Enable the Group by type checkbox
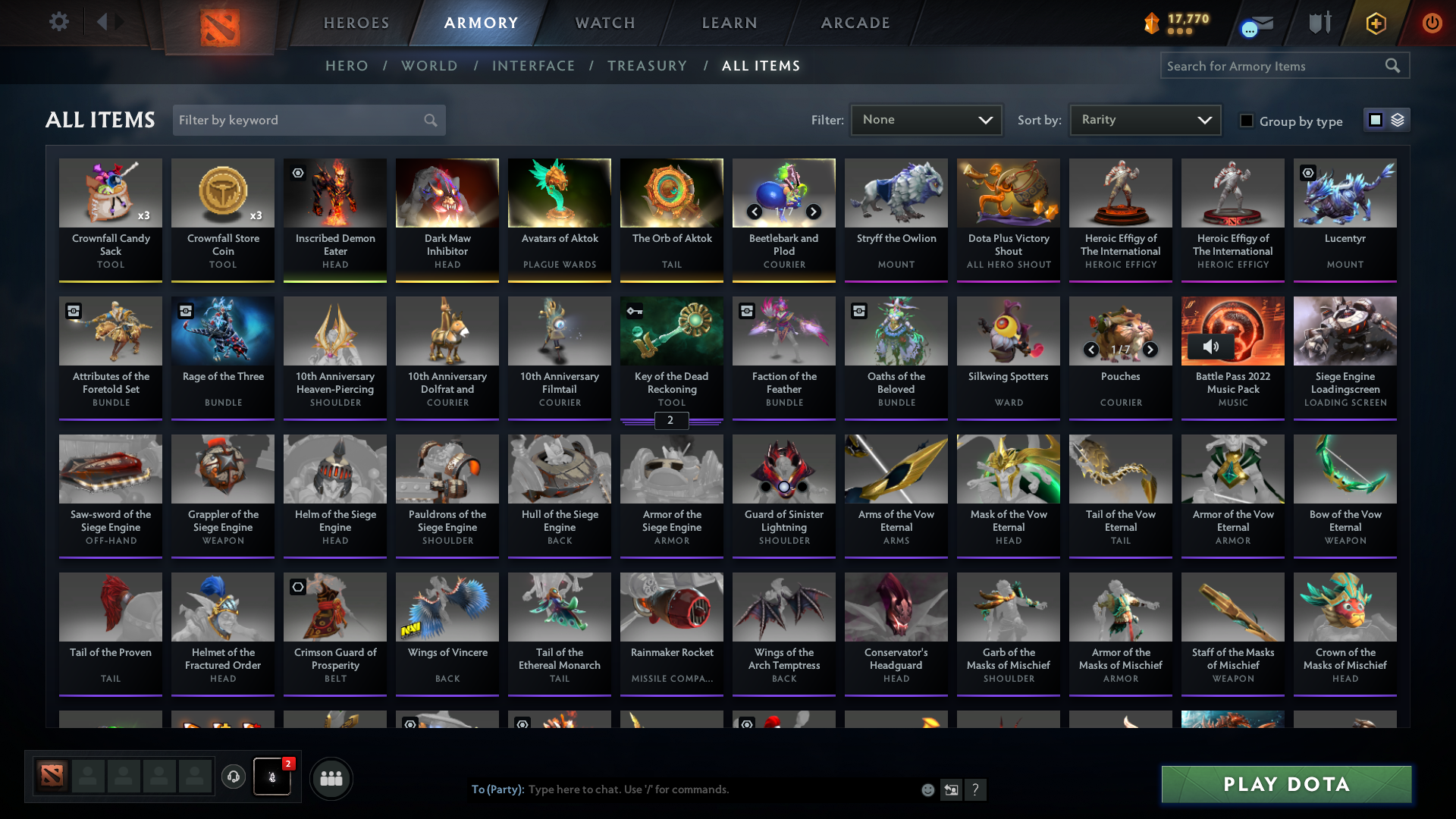This screenshot has height=819, width=1456. (x=1247, y=121)
